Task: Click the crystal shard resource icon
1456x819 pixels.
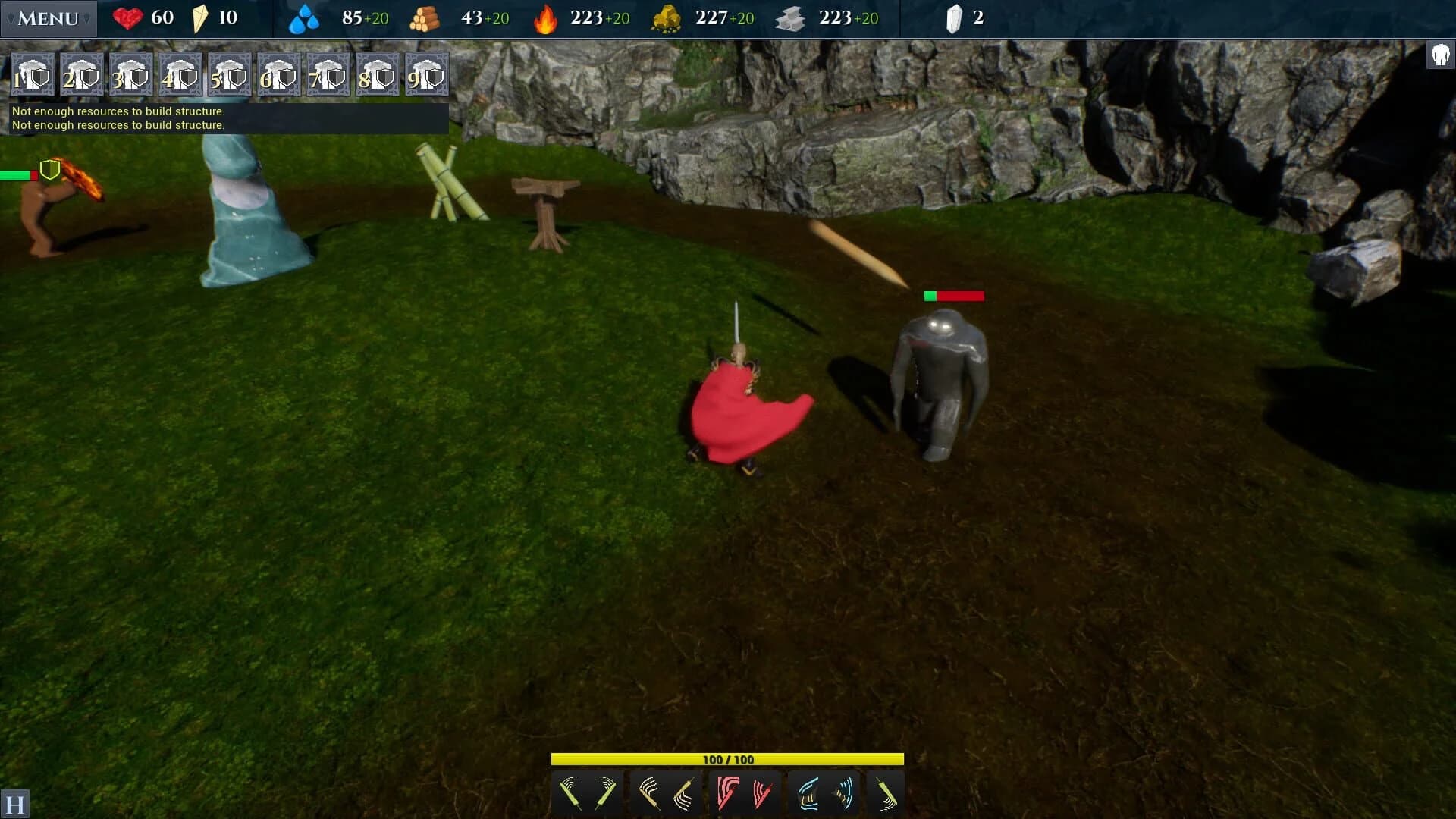Action: (x=955, y=18)
